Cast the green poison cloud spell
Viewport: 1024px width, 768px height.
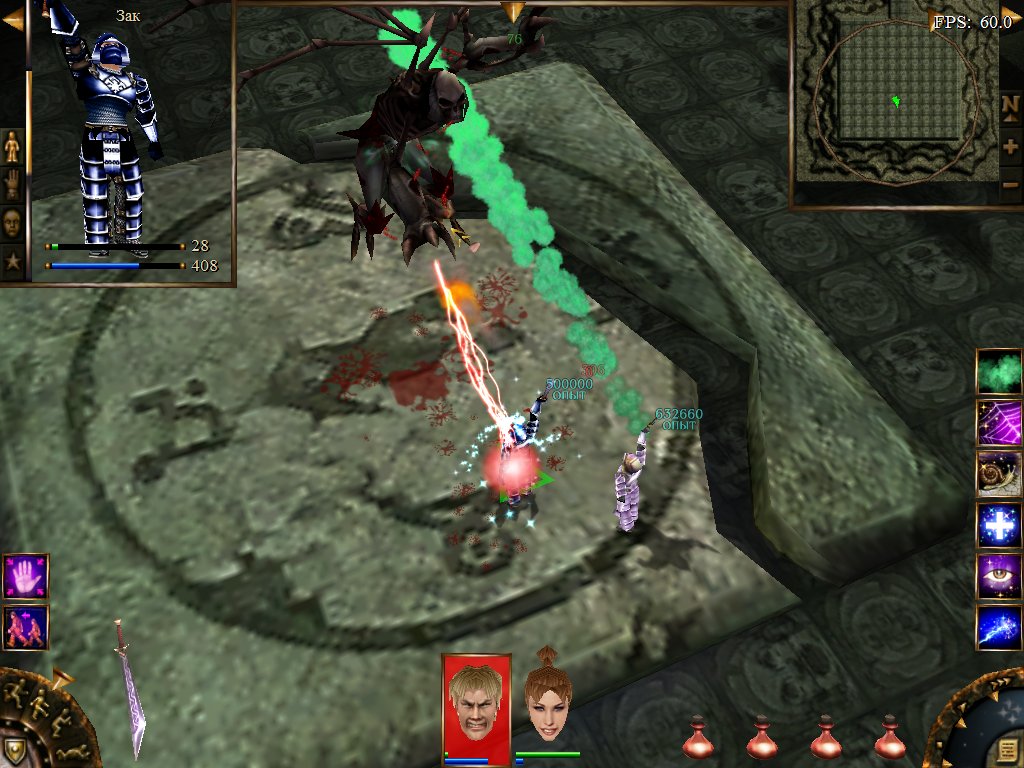pos(998,371)
